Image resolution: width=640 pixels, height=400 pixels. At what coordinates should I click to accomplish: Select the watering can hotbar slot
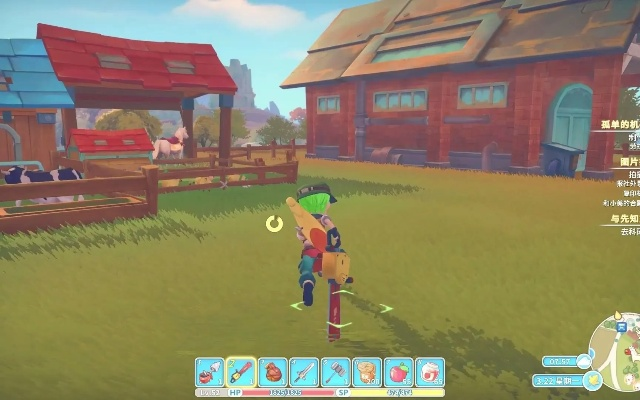point(210,372)
